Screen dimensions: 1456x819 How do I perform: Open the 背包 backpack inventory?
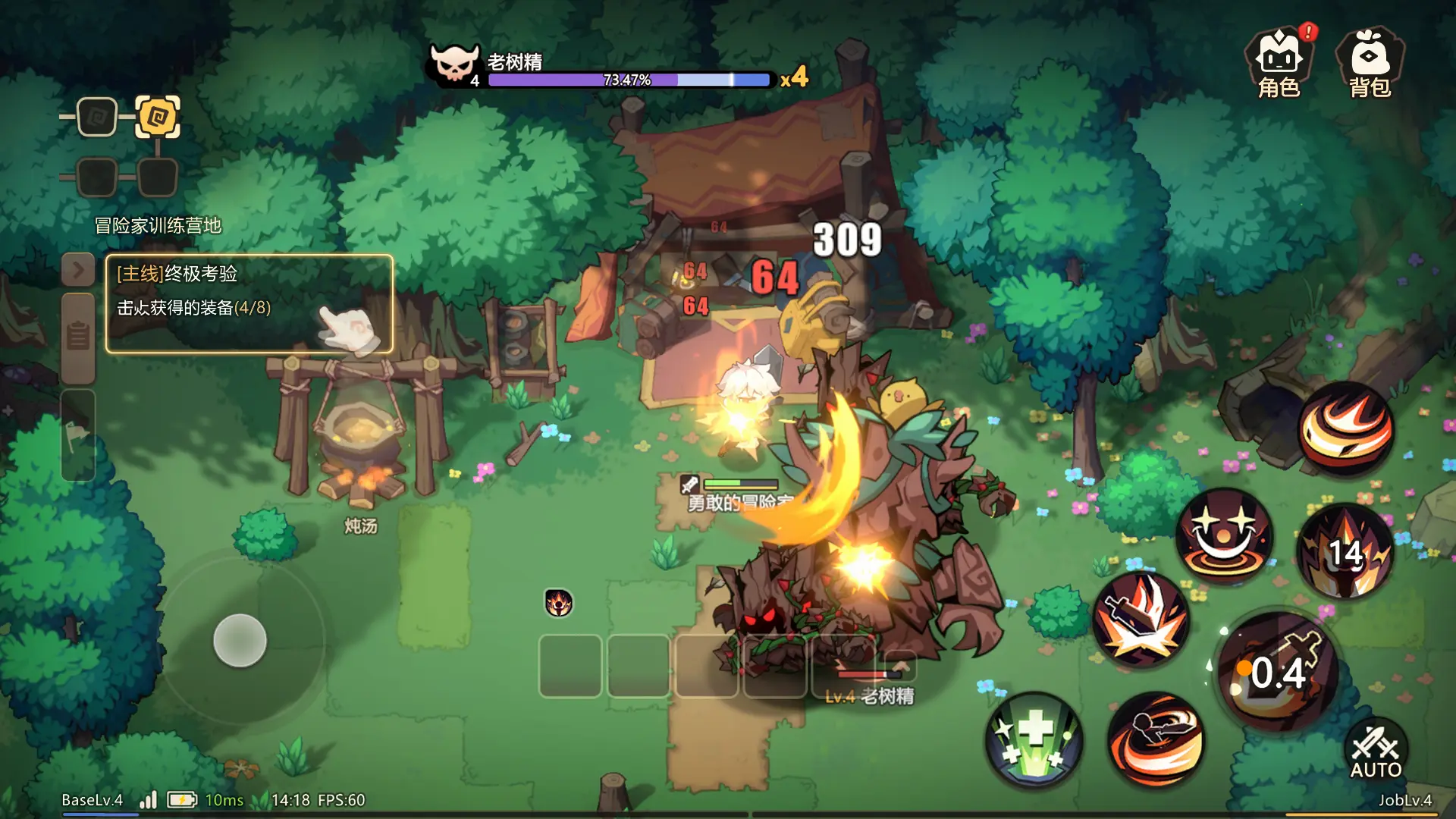tap(1370, 64)
